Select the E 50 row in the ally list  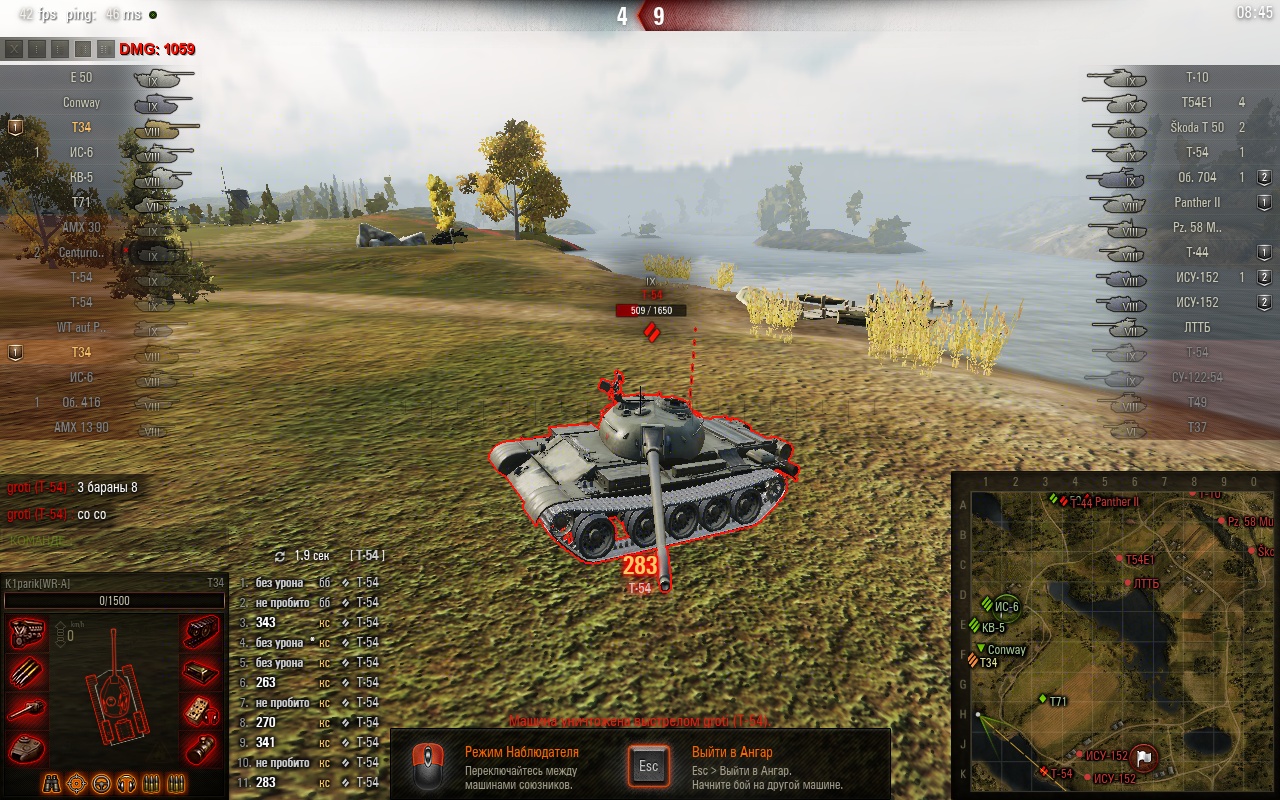point(82,78)
